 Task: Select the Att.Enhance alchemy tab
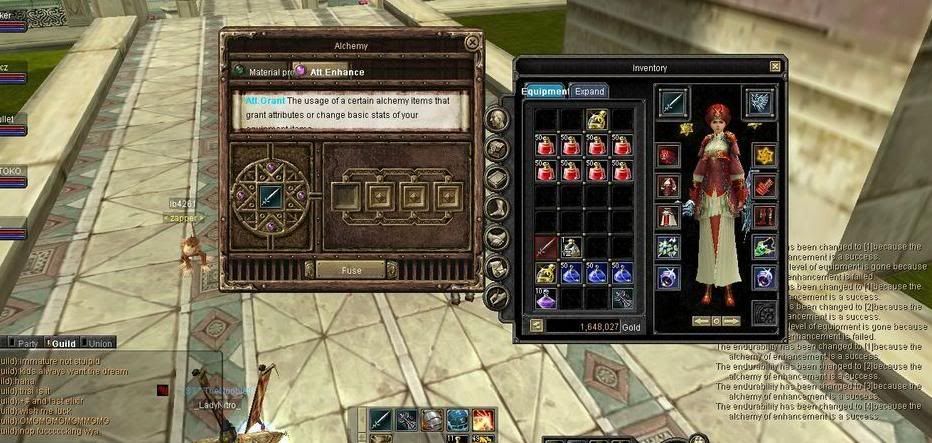[x=335, y=72]
